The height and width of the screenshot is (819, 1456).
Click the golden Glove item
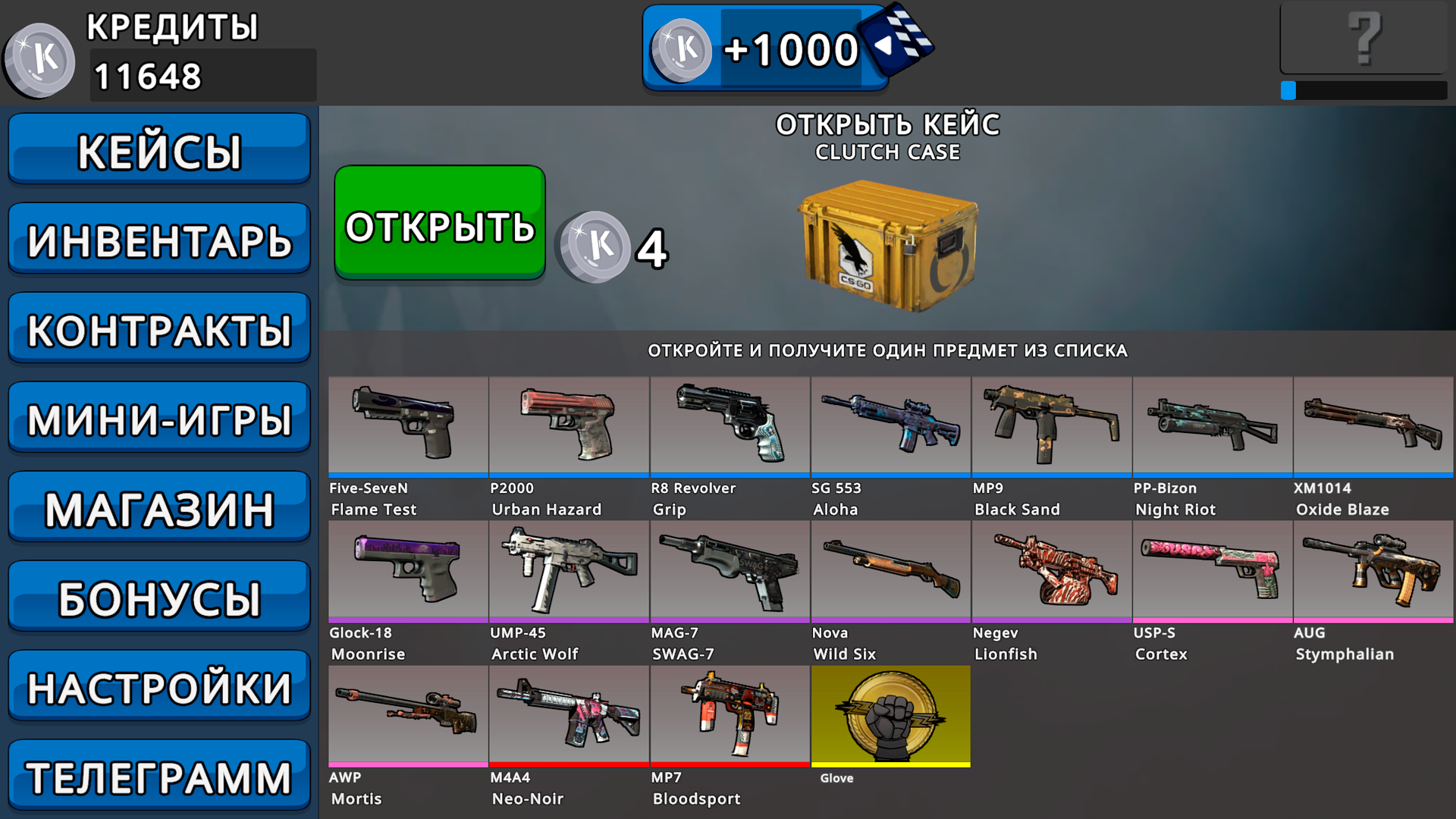point(890,716)
